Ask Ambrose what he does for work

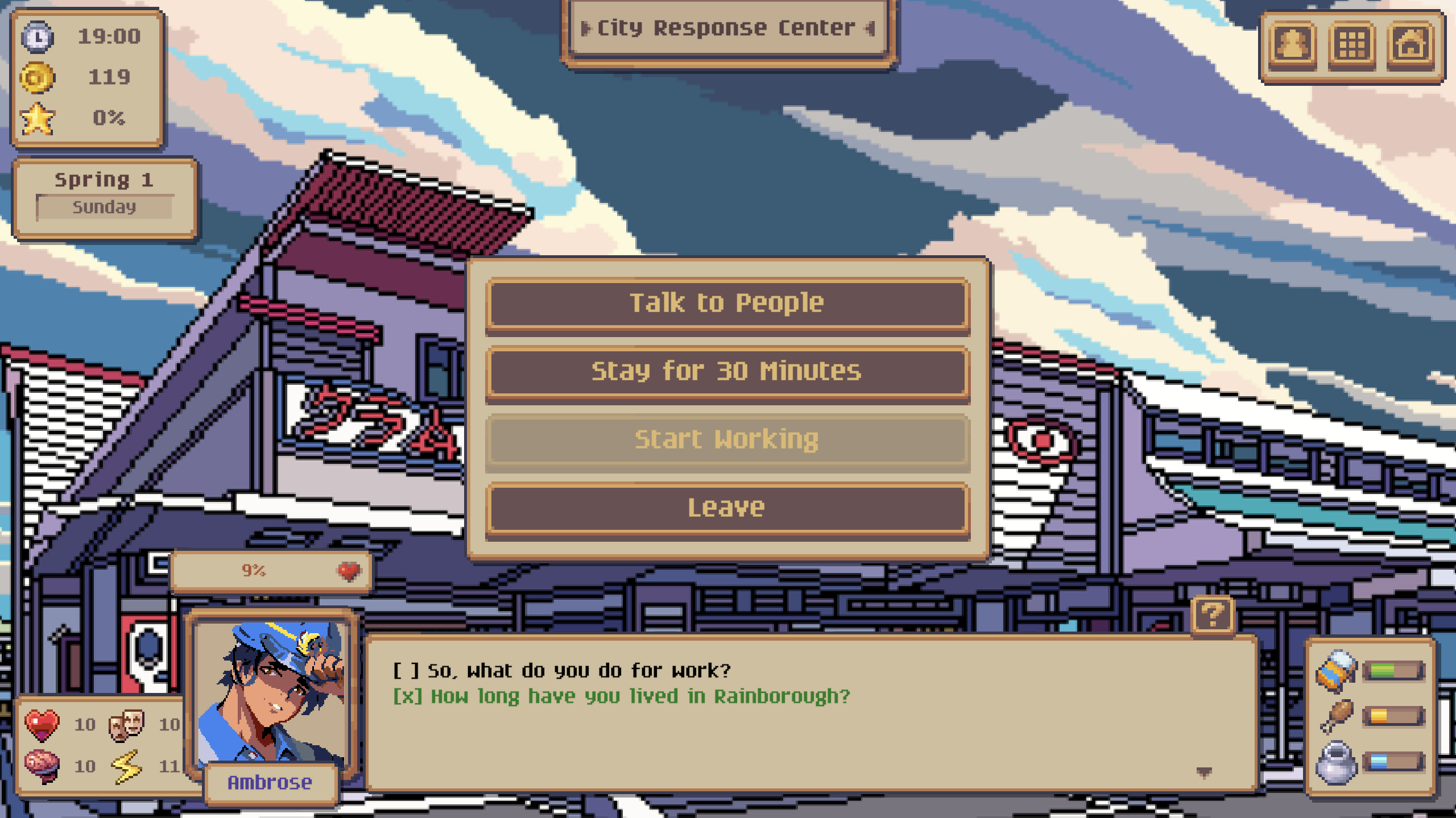pos(578,671)
